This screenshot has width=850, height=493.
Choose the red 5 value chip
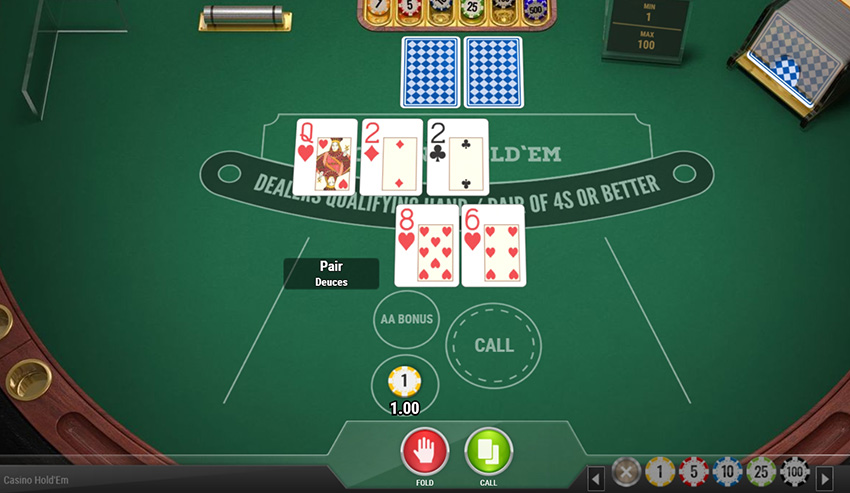(693, 472)
